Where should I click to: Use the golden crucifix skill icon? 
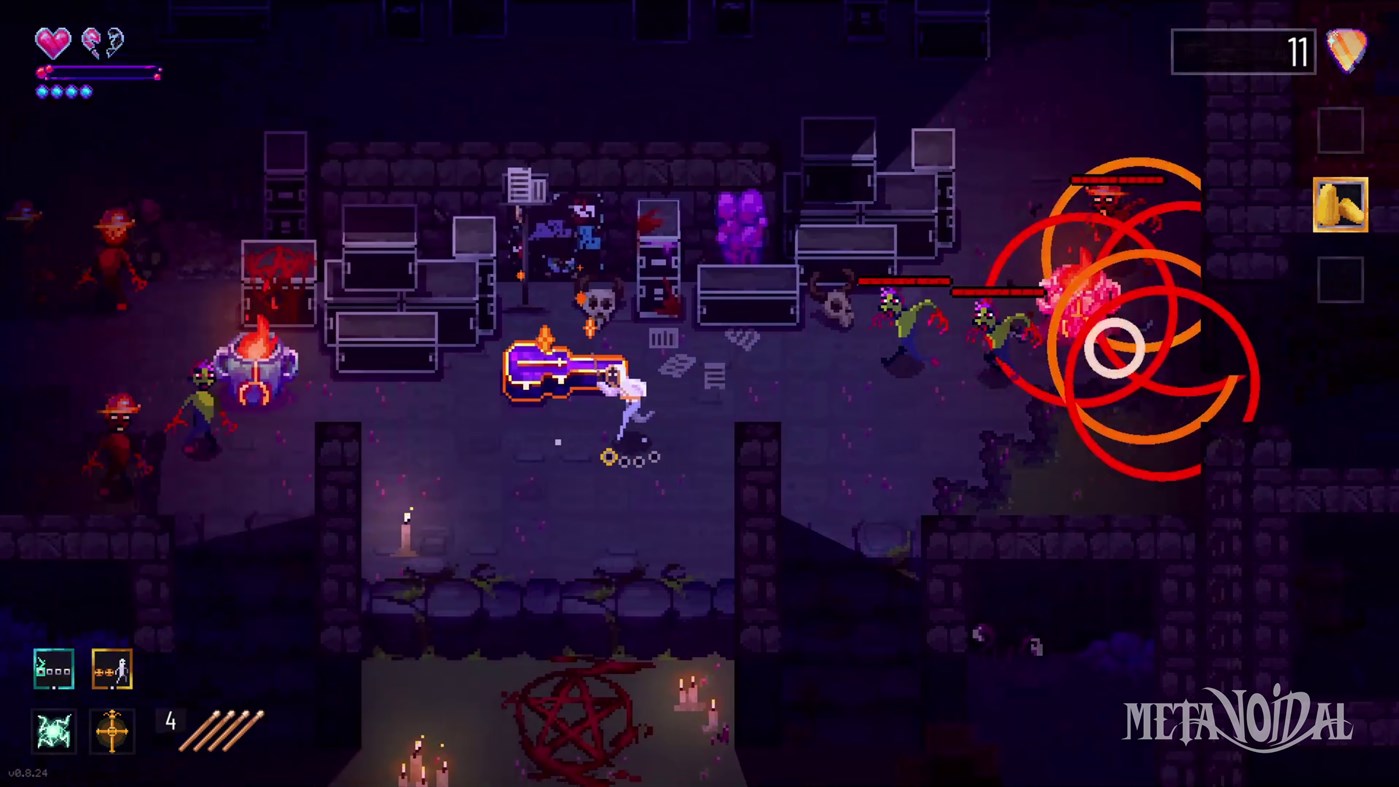pos(111,732)
